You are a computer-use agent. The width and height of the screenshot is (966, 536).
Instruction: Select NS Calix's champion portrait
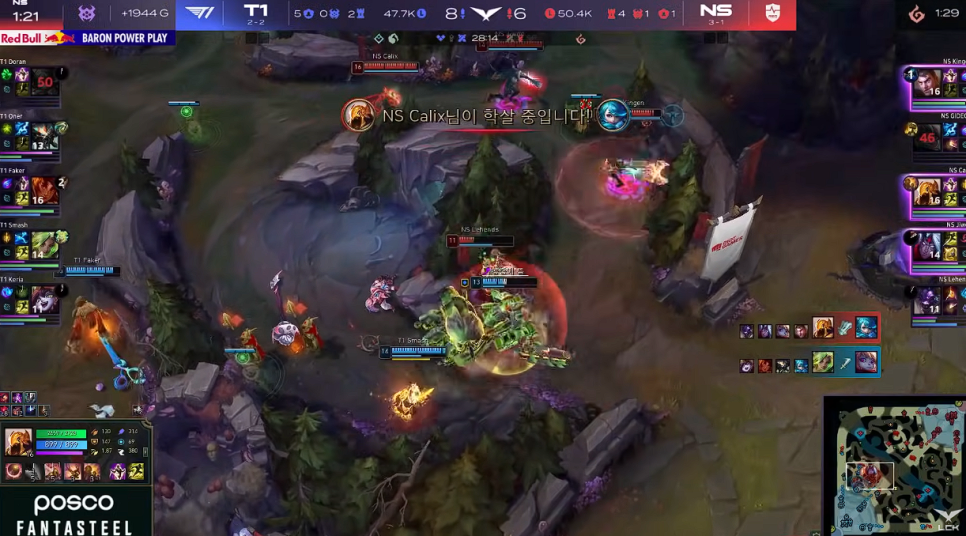(927, 190)
